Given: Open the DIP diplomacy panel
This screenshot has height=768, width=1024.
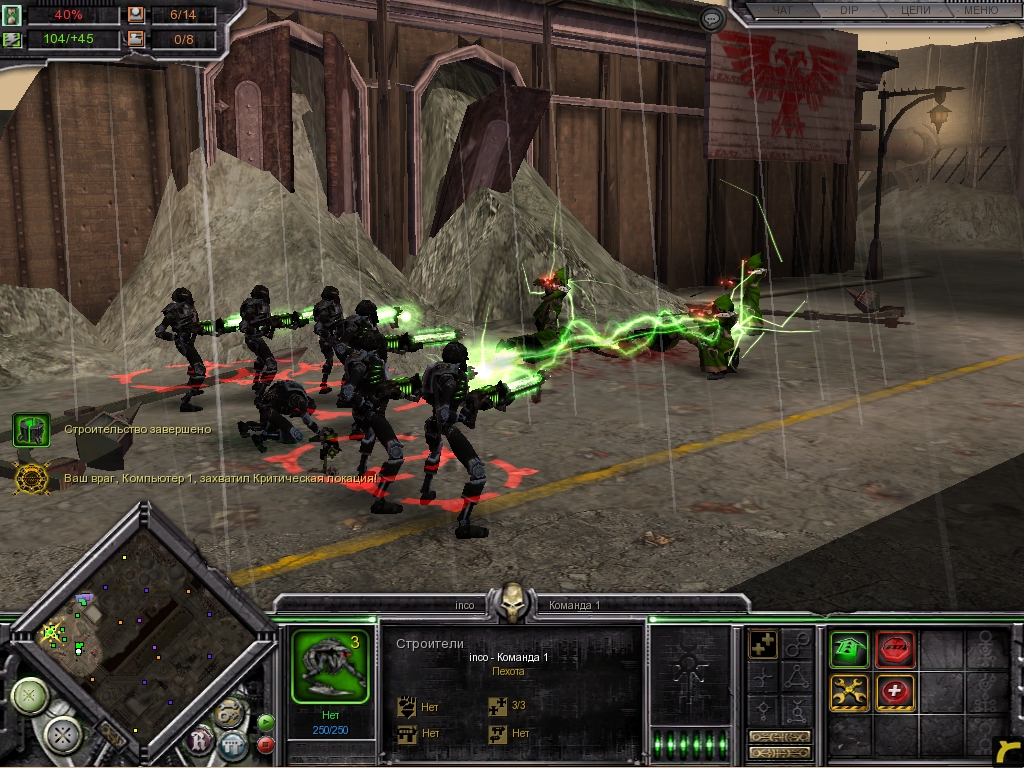Looking at the screenshot, I should 849,11.
